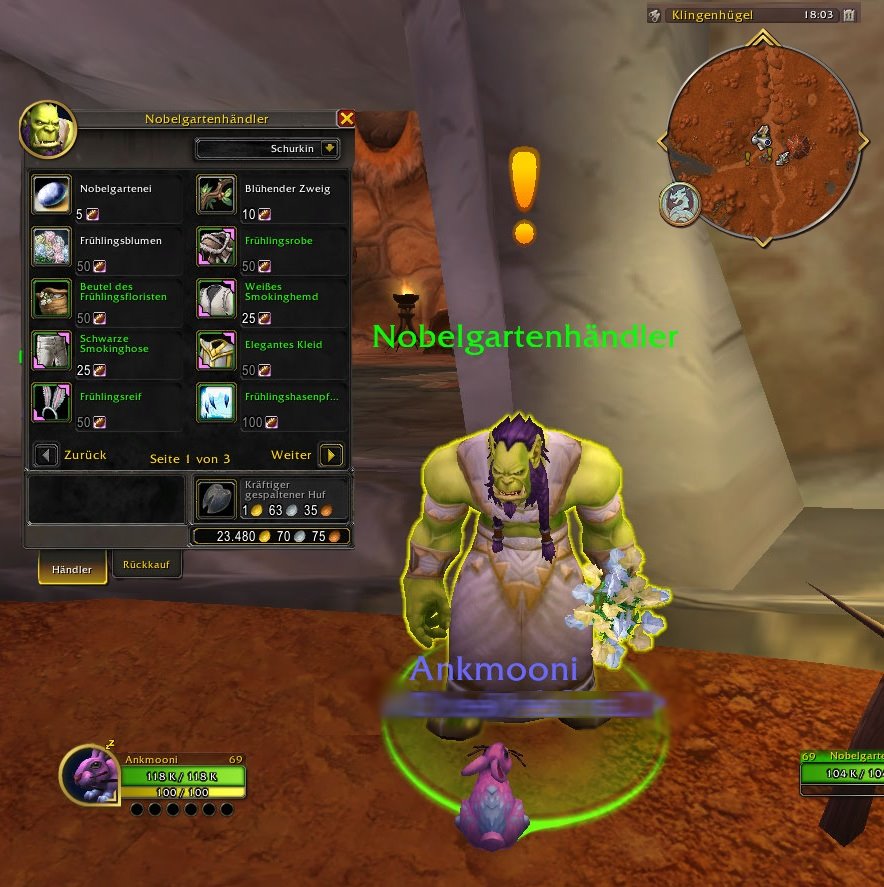Click the Beutel des Frühlingsfloristen item
Screen dimensions: 884x887
tap(50, 298)
